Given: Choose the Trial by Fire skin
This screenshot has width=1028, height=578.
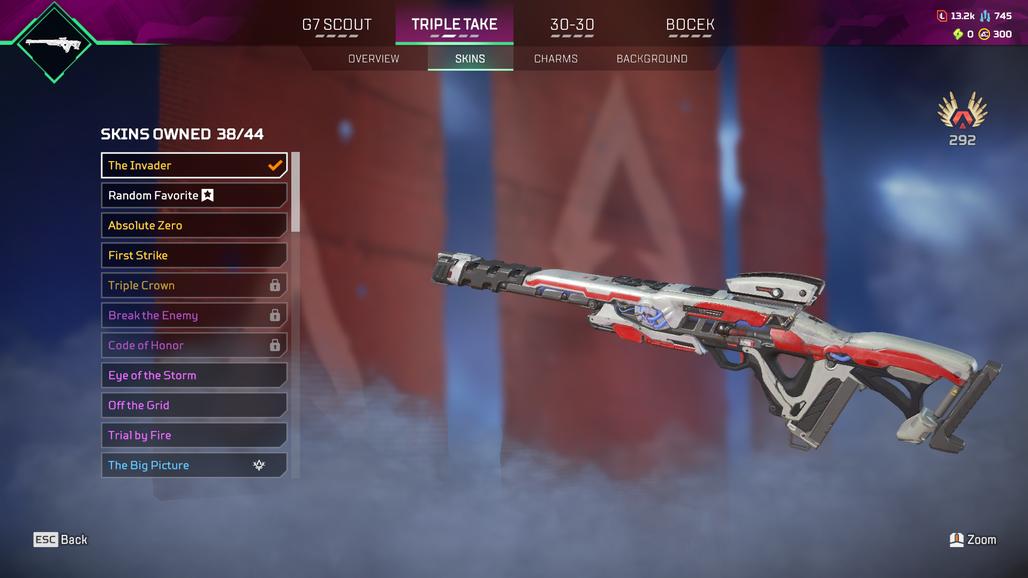Looking at the screenshot, I should coord(194,435).
